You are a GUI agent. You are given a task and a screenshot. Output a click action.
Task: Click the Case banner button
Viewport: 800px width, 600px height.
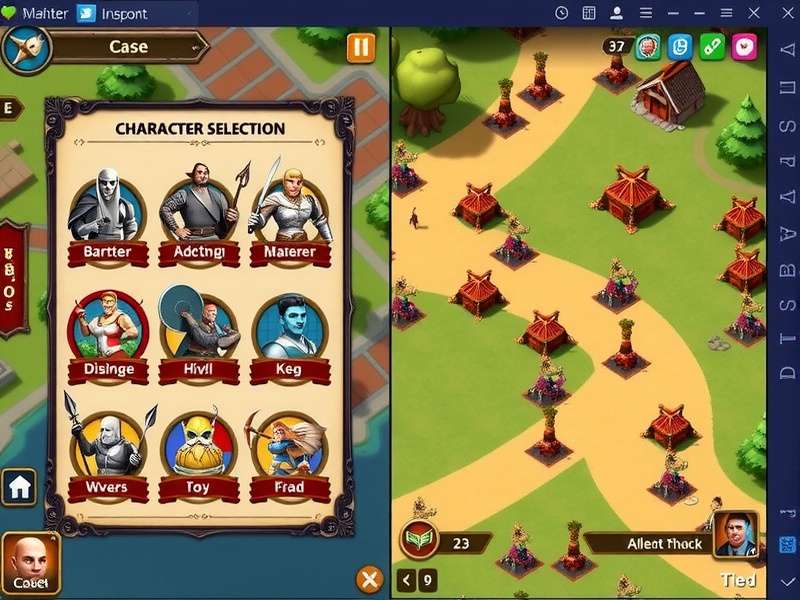(128, 46)
